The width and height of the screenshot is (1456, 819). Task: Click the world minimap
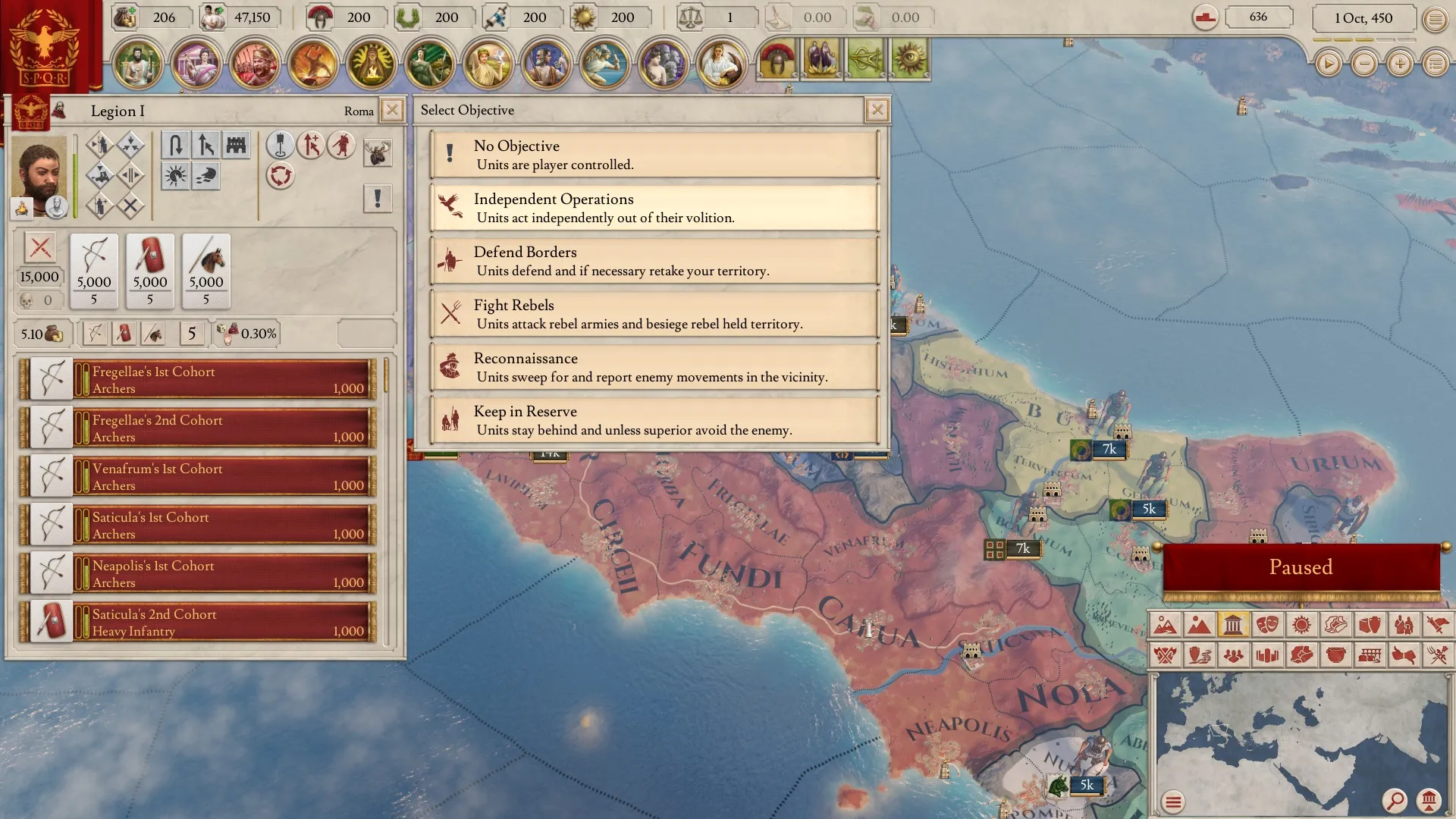[1300, 736]
